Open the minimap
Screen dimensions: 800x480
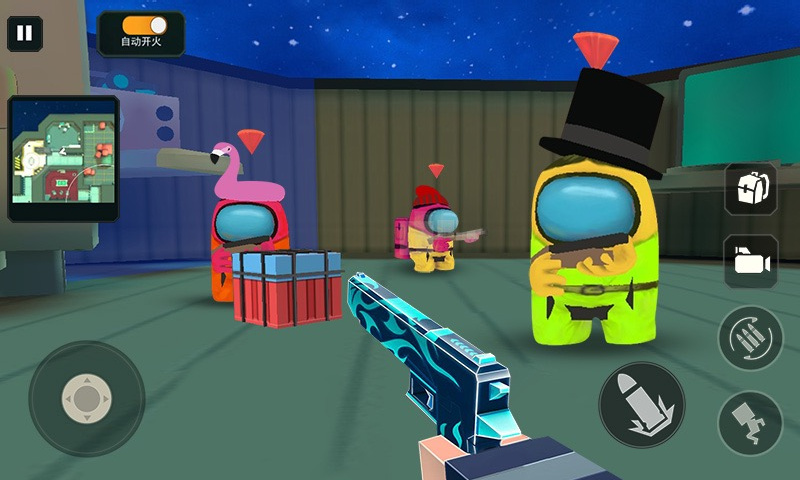tap(63, 158)
